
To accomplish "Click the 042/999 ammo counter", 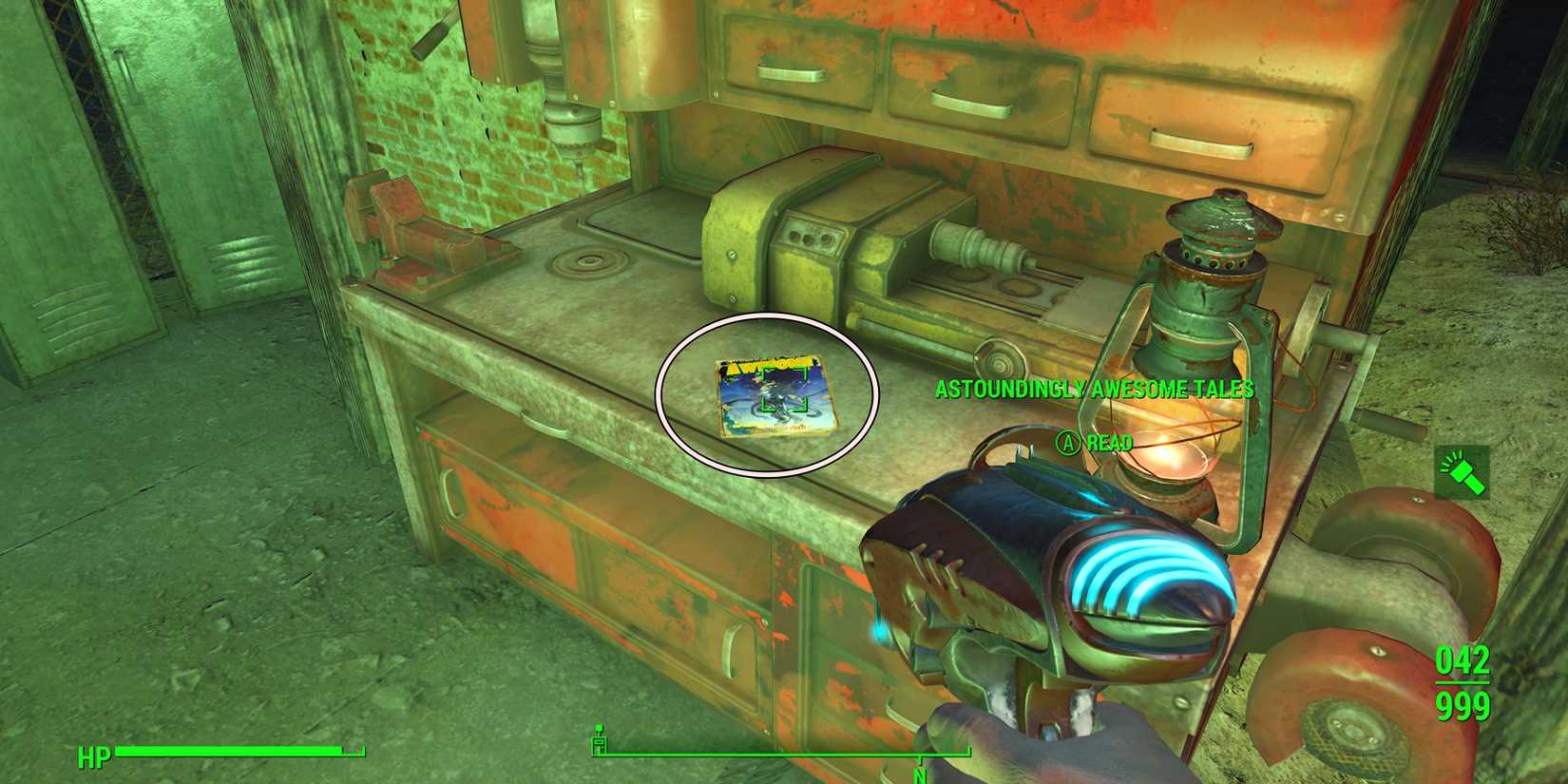I will [1463, 682].
